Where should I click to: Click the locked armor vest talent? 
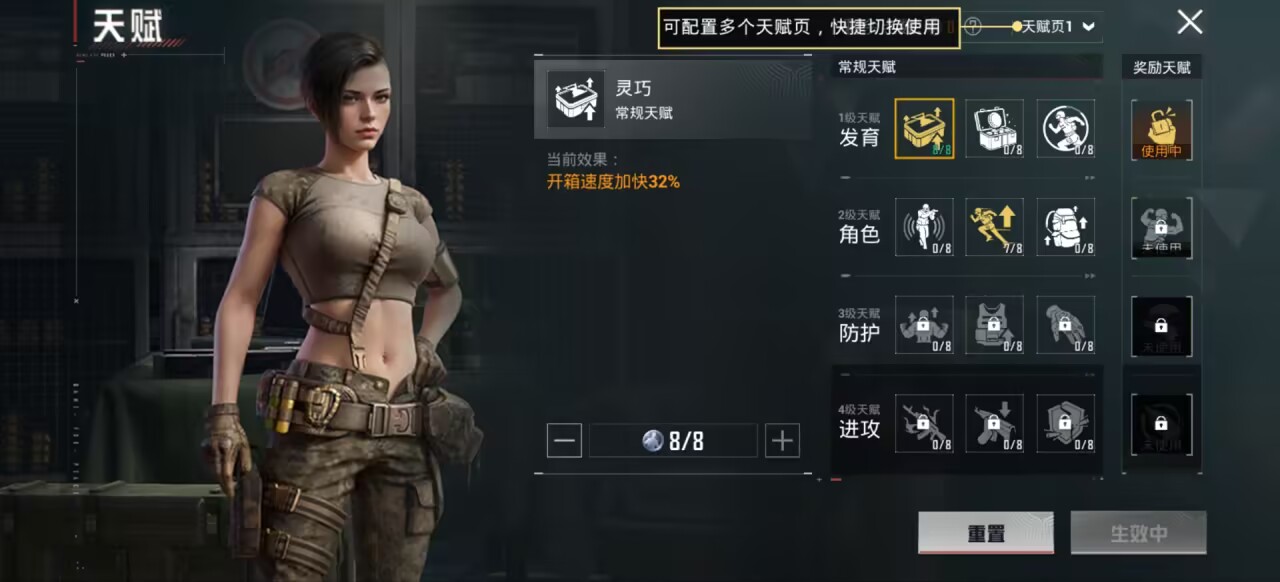994,324
